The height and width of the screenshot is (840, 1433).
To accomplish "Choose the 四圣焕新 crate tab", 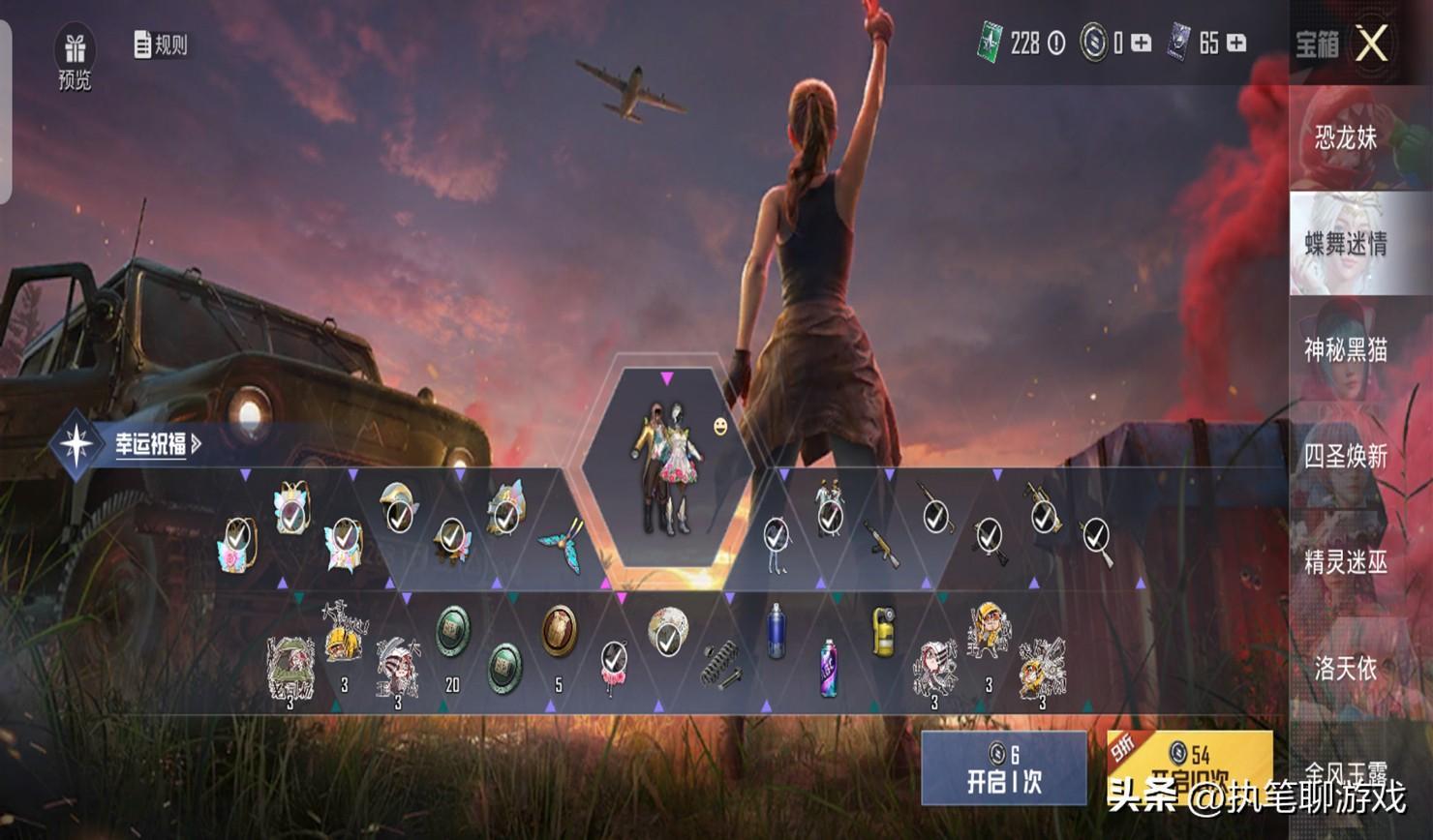I will coord(1346,455).
